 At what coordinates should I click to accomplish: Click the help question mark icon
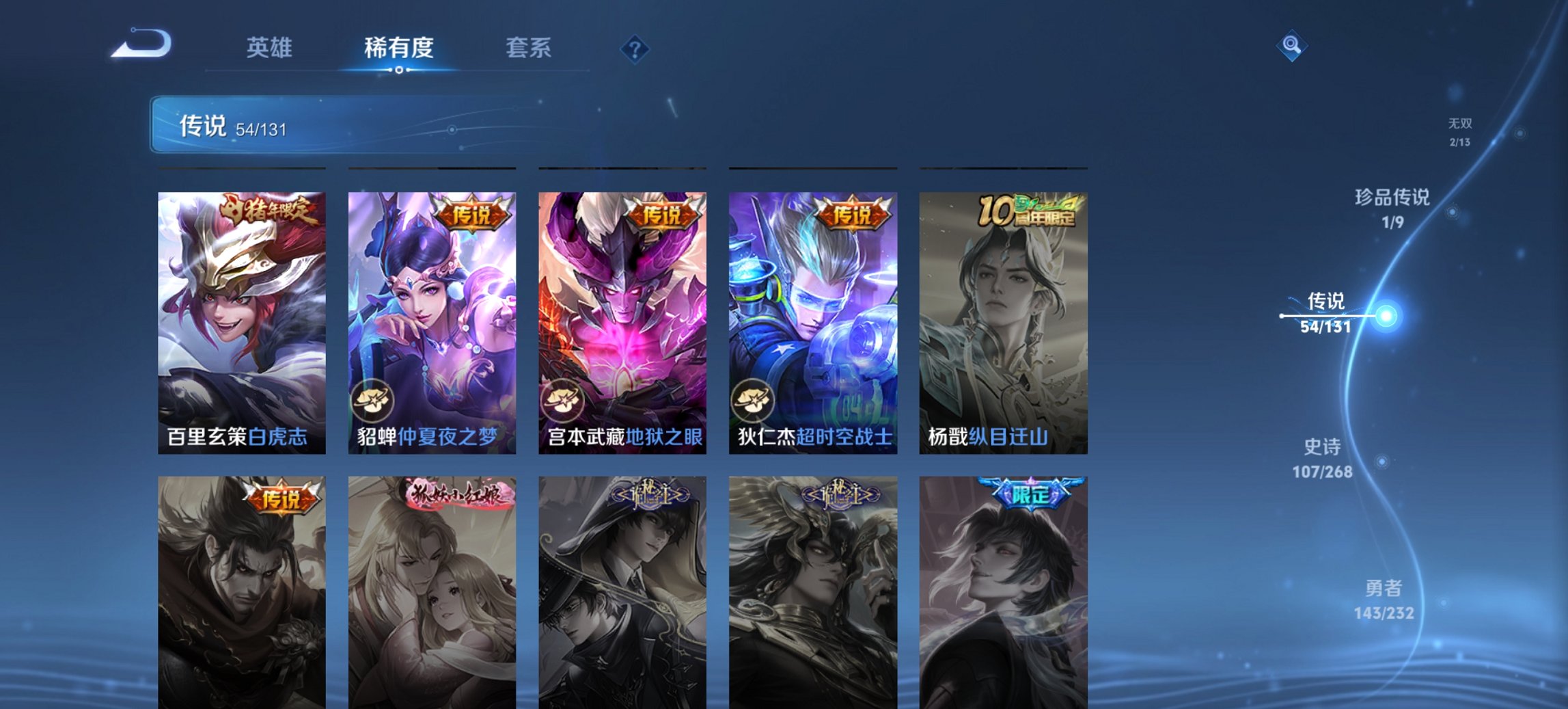635,49
